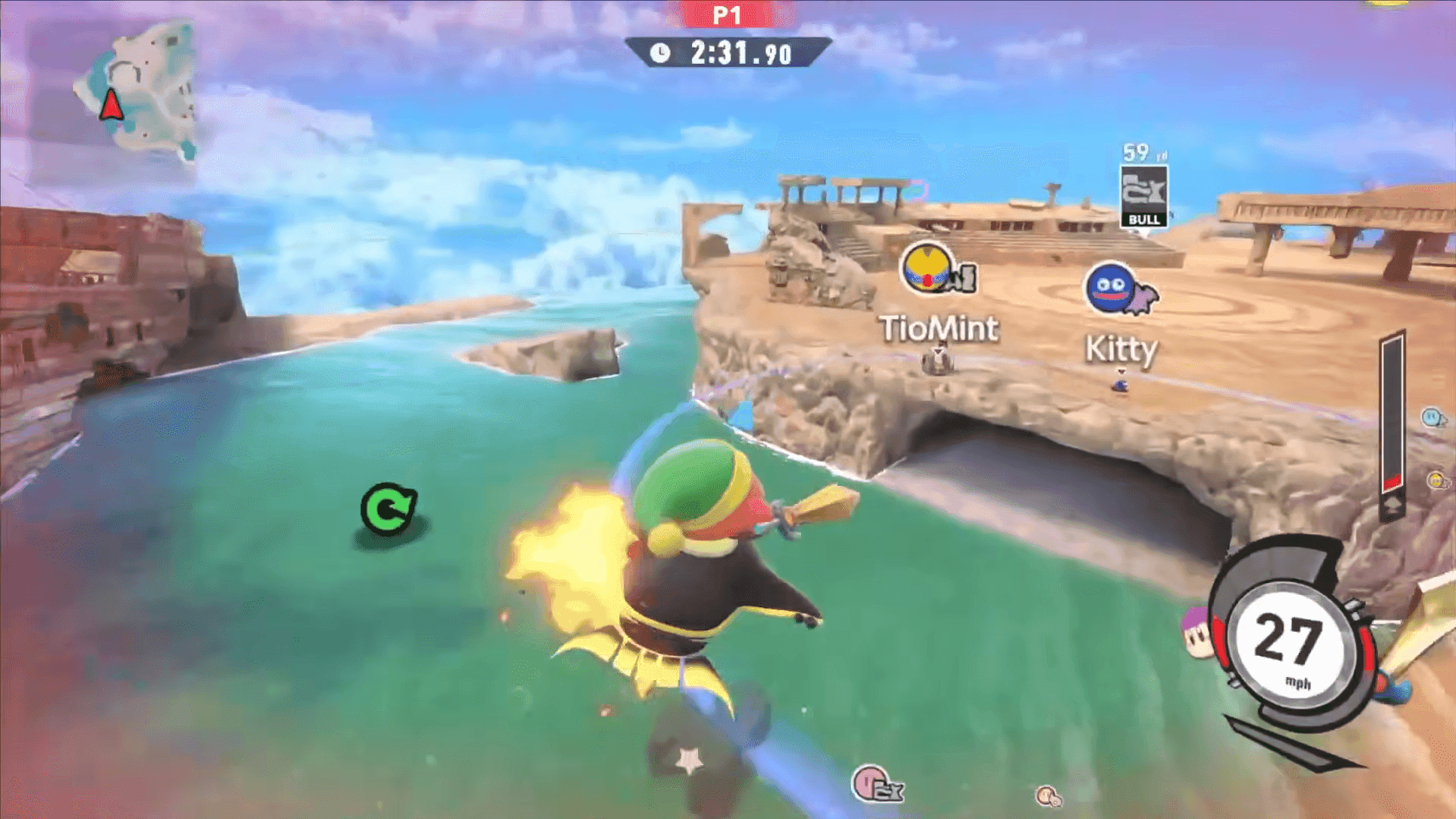The height and width of the screenshot is (819, 1456).
Task: Select Kitty's blue player marker
Action: pyautogui.click(x=1110, y=288)
